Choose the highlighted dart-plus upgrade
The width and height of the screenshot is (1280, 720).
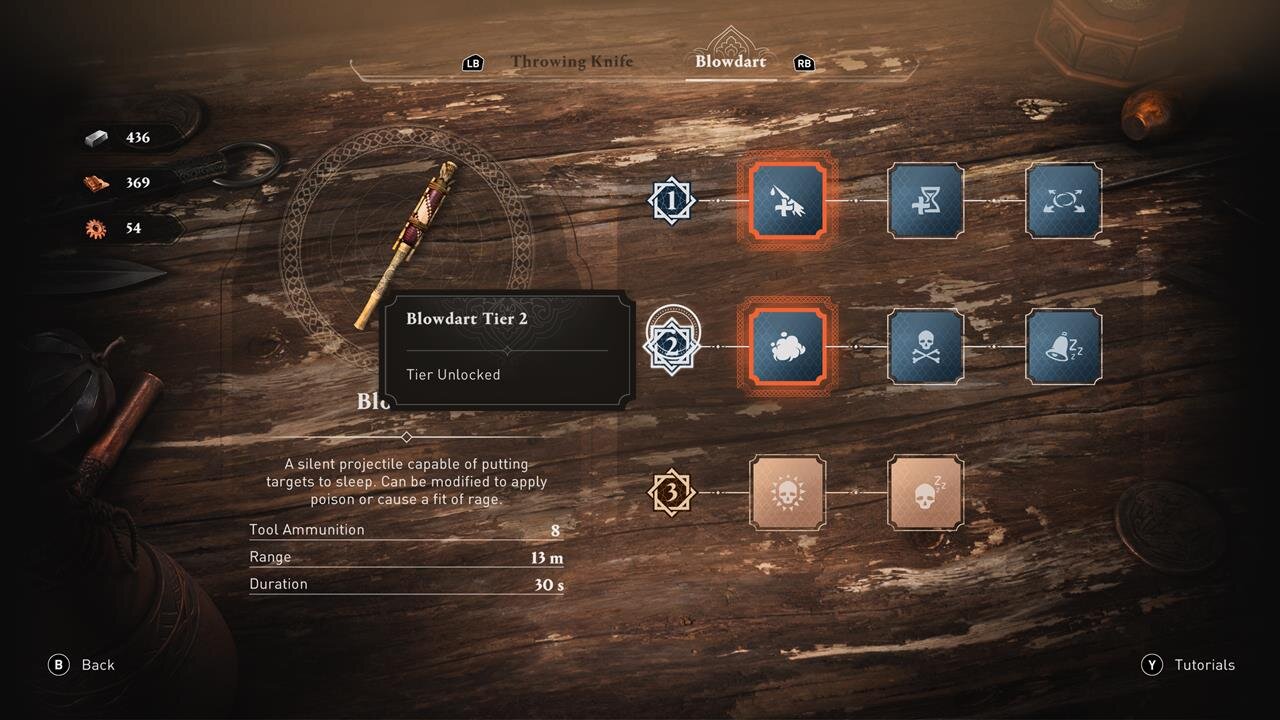(x=788, y=201)
